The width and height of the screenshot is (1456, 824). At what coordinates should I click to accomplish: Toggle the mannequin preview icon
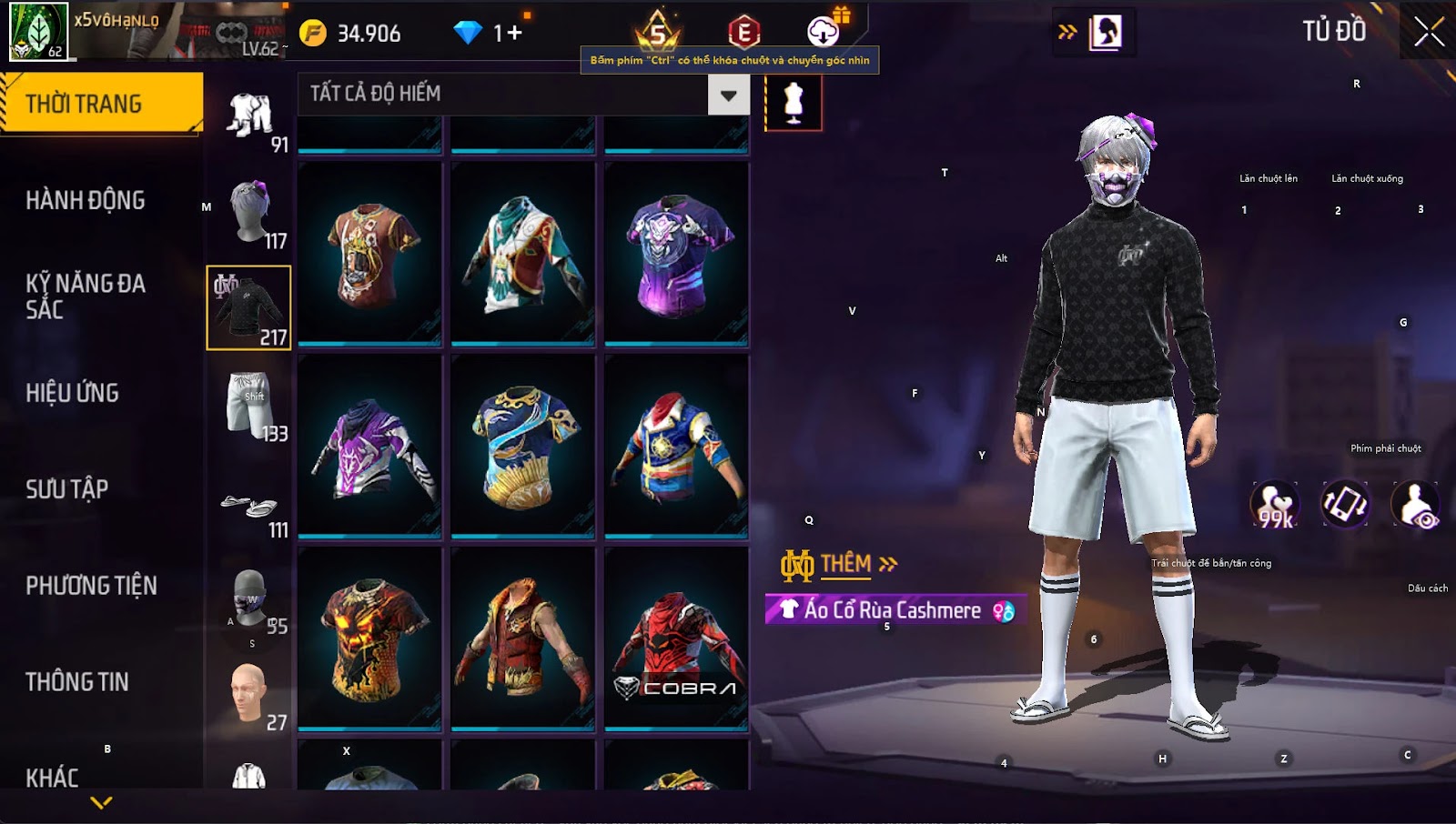[794, 104]
